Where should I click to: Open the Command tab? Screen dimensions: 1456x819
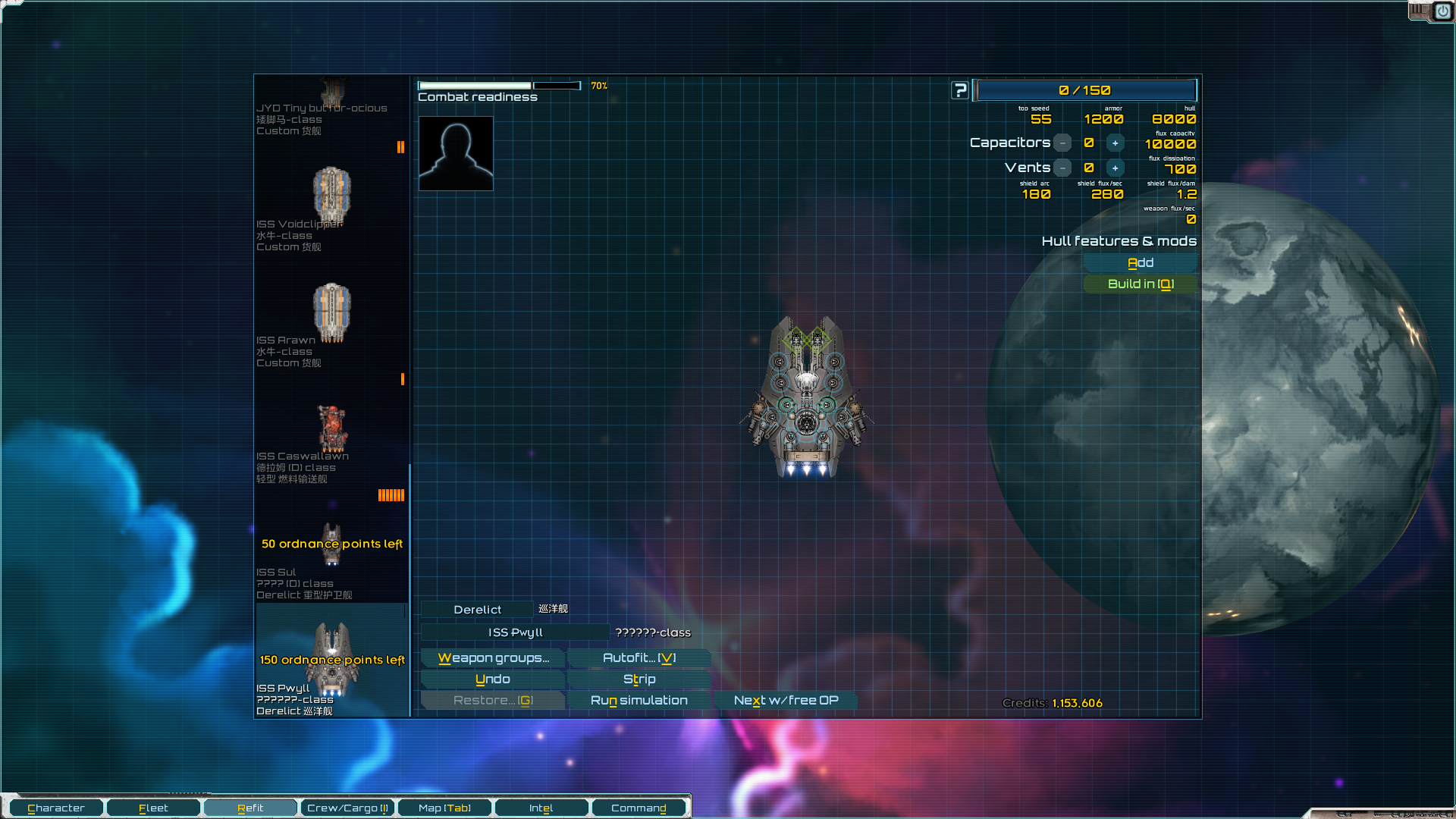click(x=639, y=808)
